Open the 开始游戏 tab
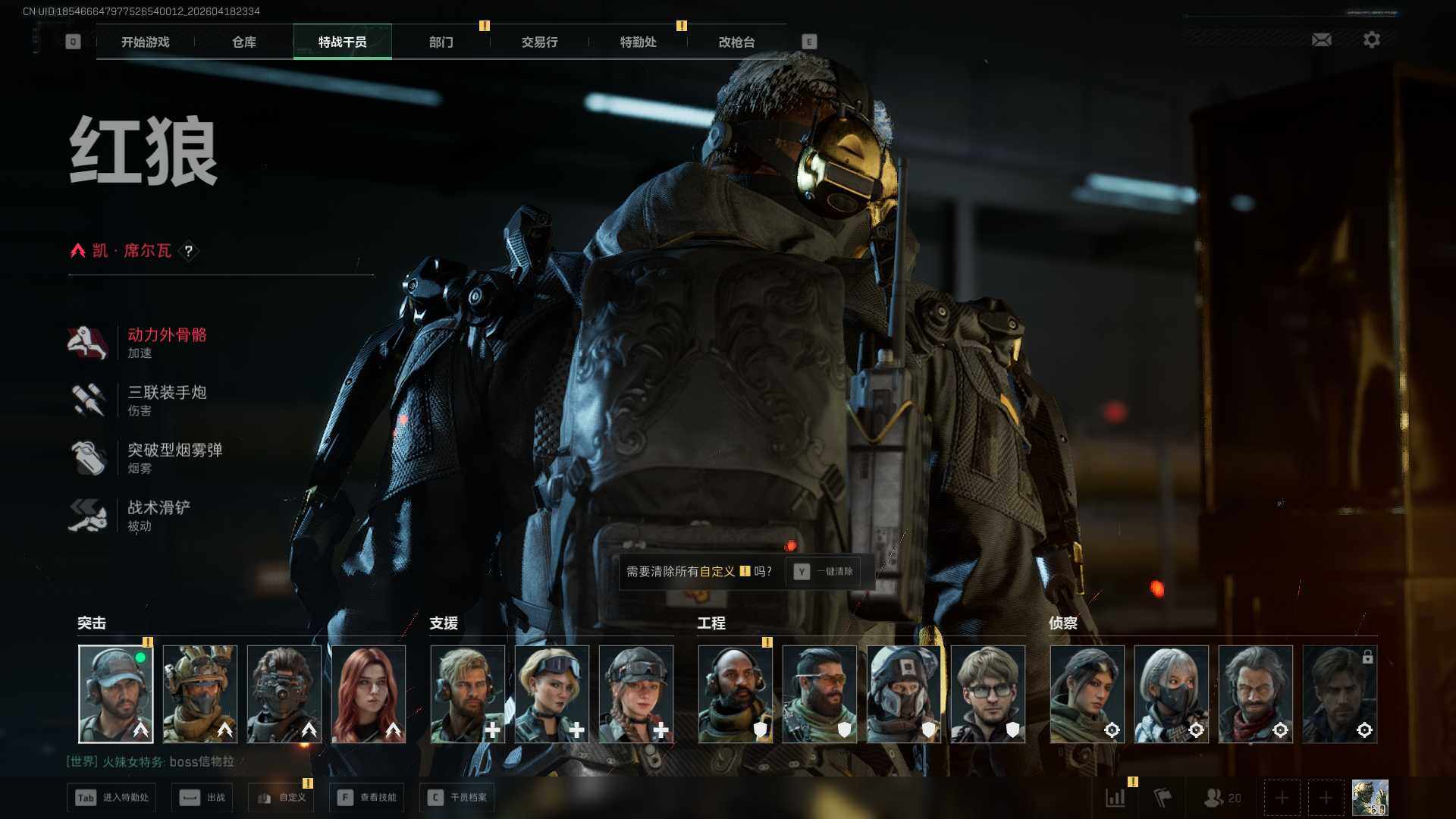Screen dimensions: 1456x819 (x=145, y=42)
